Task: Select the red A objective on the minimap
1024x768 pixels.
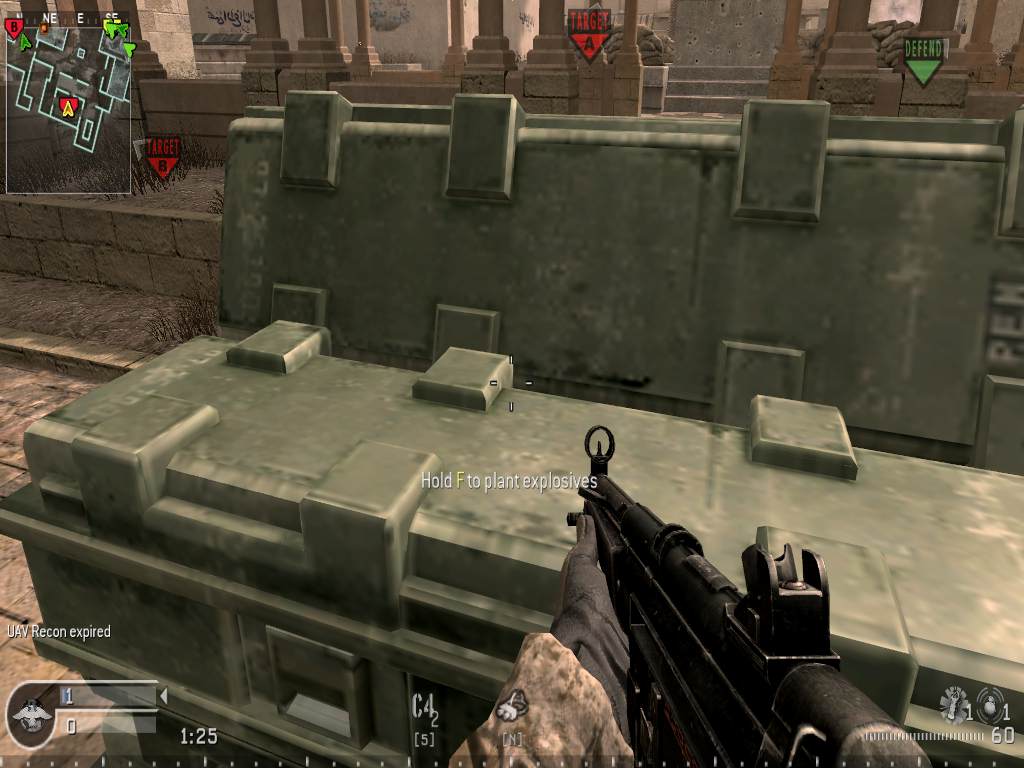Action: click(x=69, y=106)
